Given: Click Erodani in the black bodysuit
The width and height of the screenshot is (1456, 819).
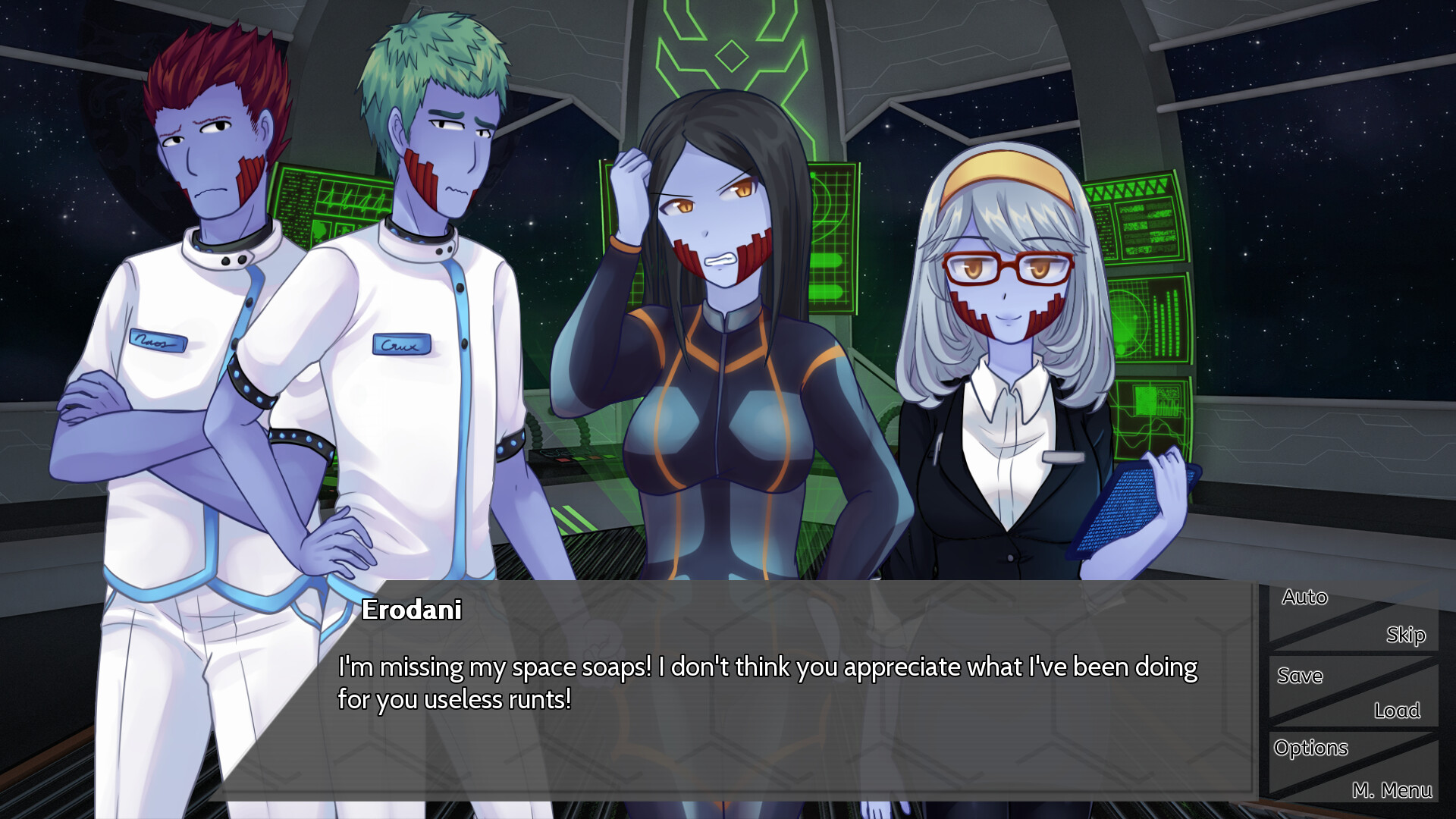Looking at the screenshot, I should (x=720, y=379).
